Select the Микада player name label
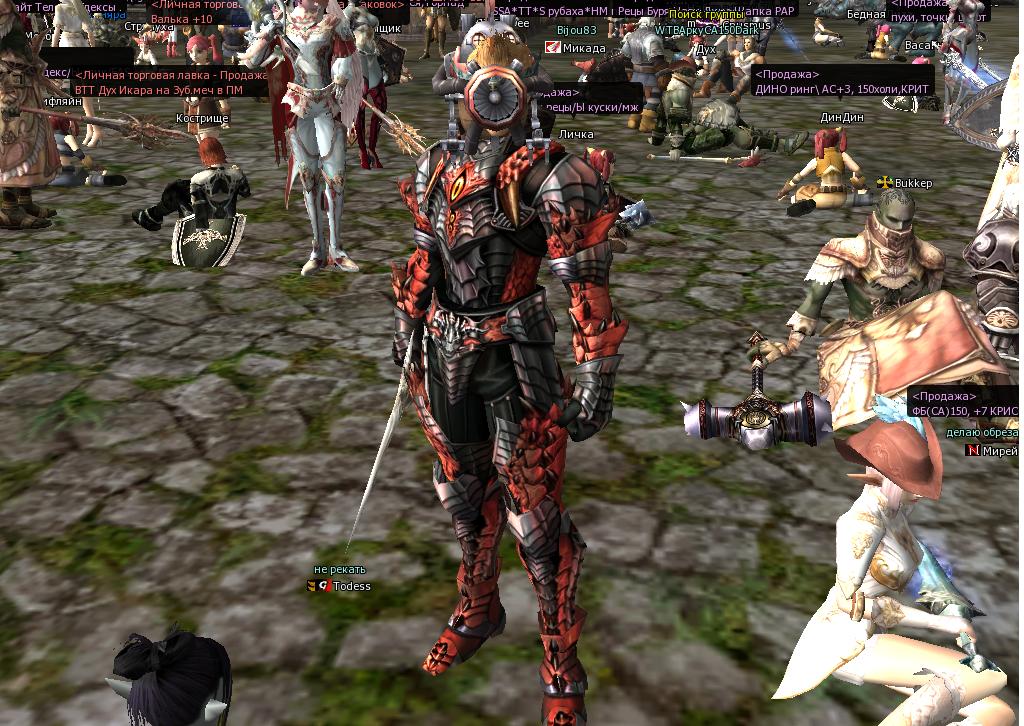1024x726 pixels. coord(584,48)
